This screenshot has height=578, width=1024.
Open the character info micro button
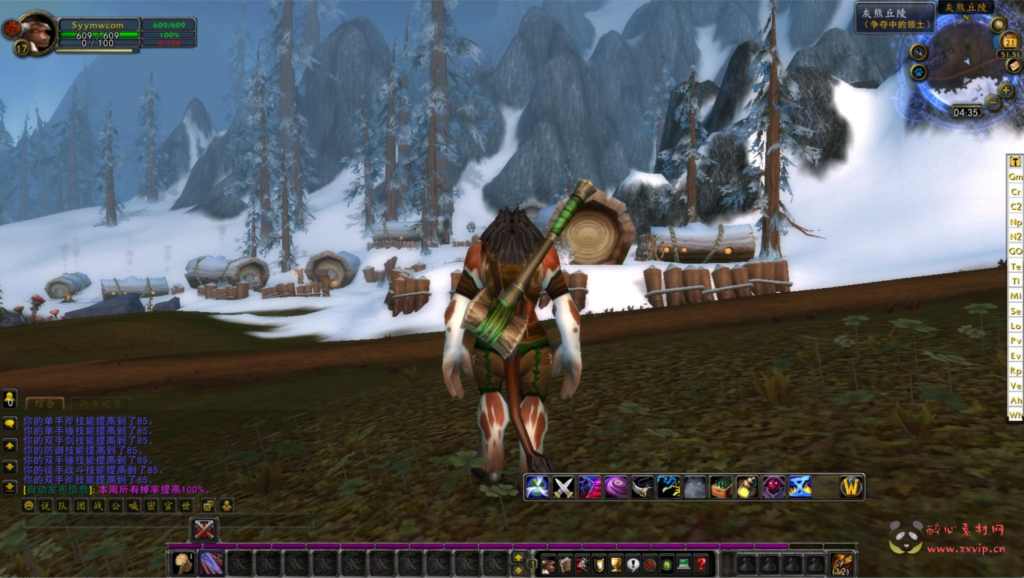(548, 565)
